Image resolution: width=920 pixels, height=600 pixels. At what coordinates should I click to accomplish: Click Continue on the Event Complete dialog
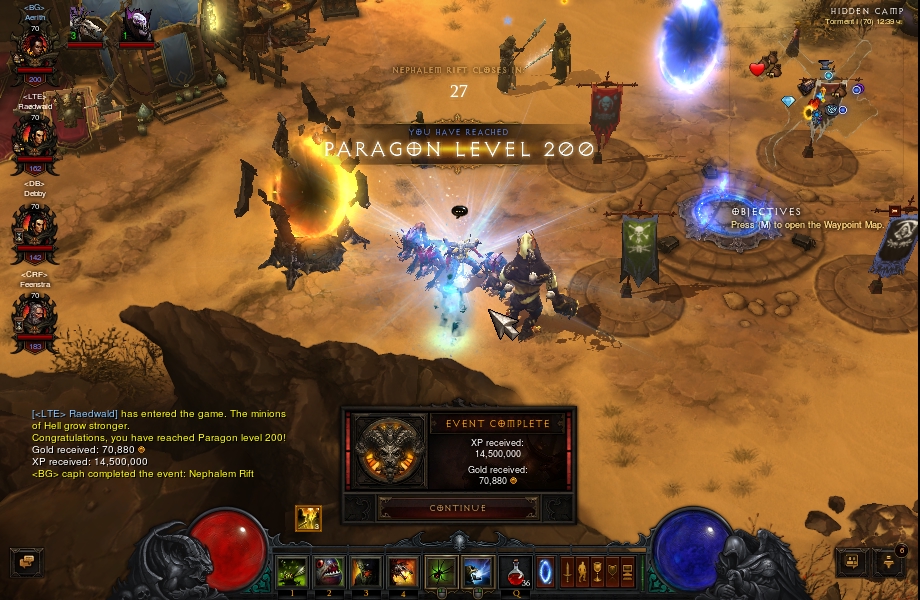[458, 508]
